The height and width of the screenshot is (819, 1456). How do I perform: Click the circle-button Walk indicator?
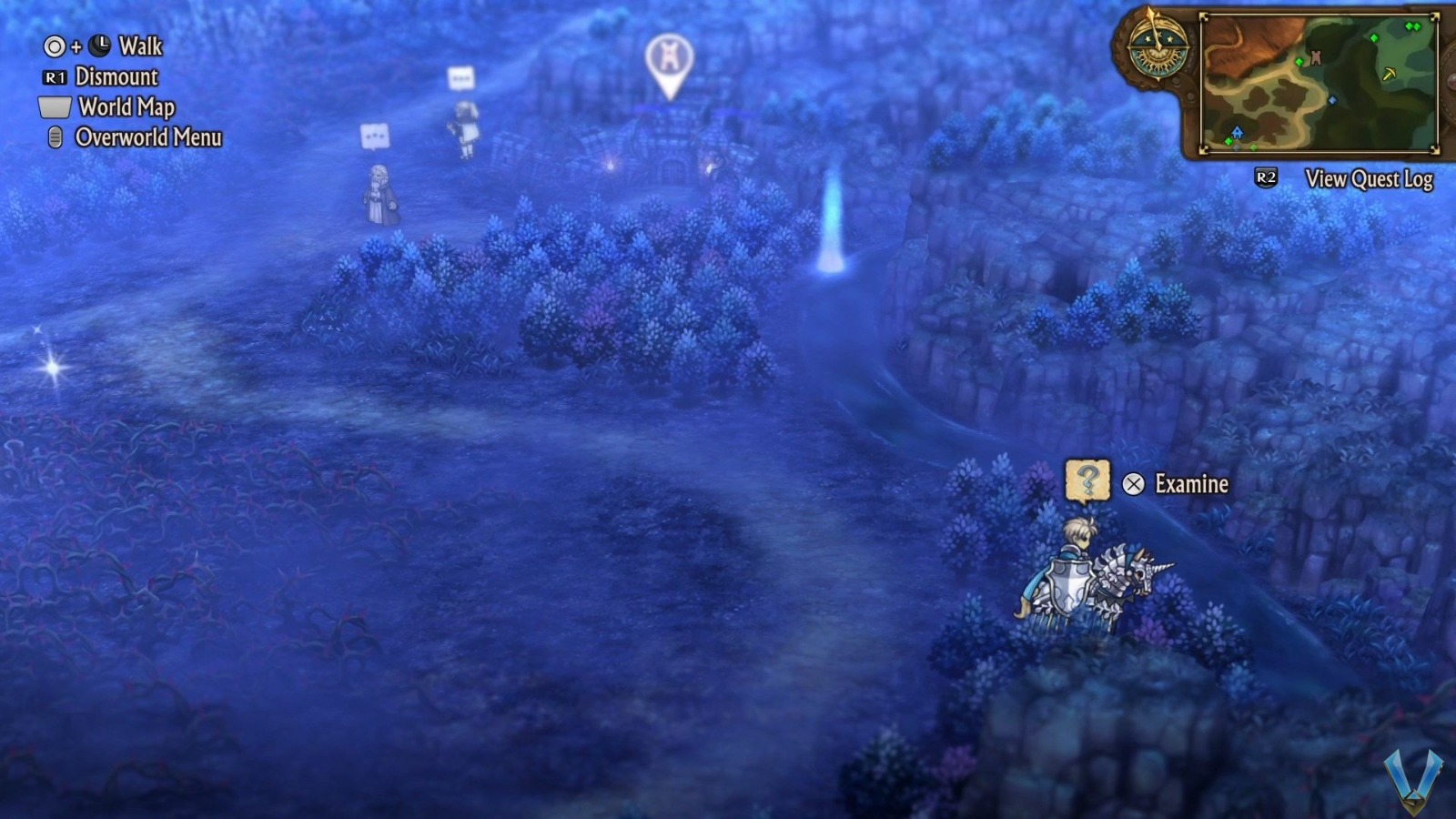tap(56, 46)
